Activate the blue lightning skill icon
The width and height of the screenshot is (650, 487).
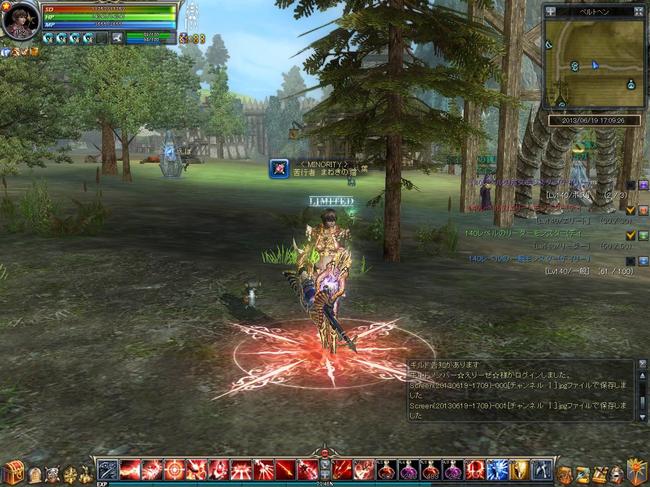point(497,469)
